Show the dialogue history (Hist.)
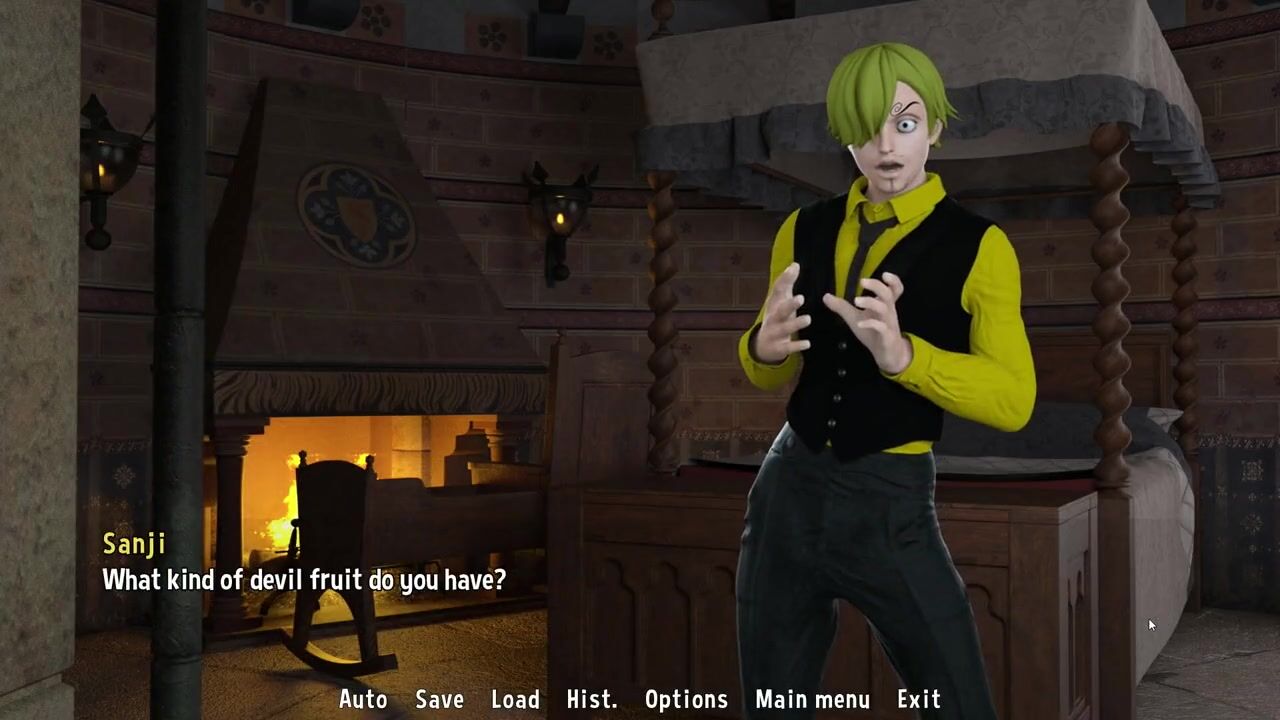The width and height of the screenshot is (1280, 720). pos(591,700)
